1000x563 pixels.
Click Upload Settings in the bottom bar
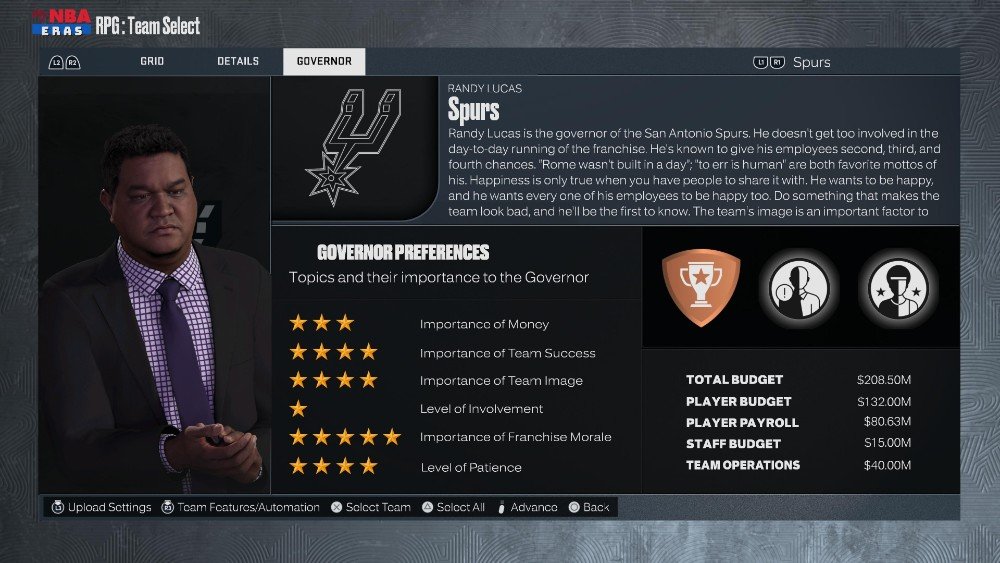101,507
